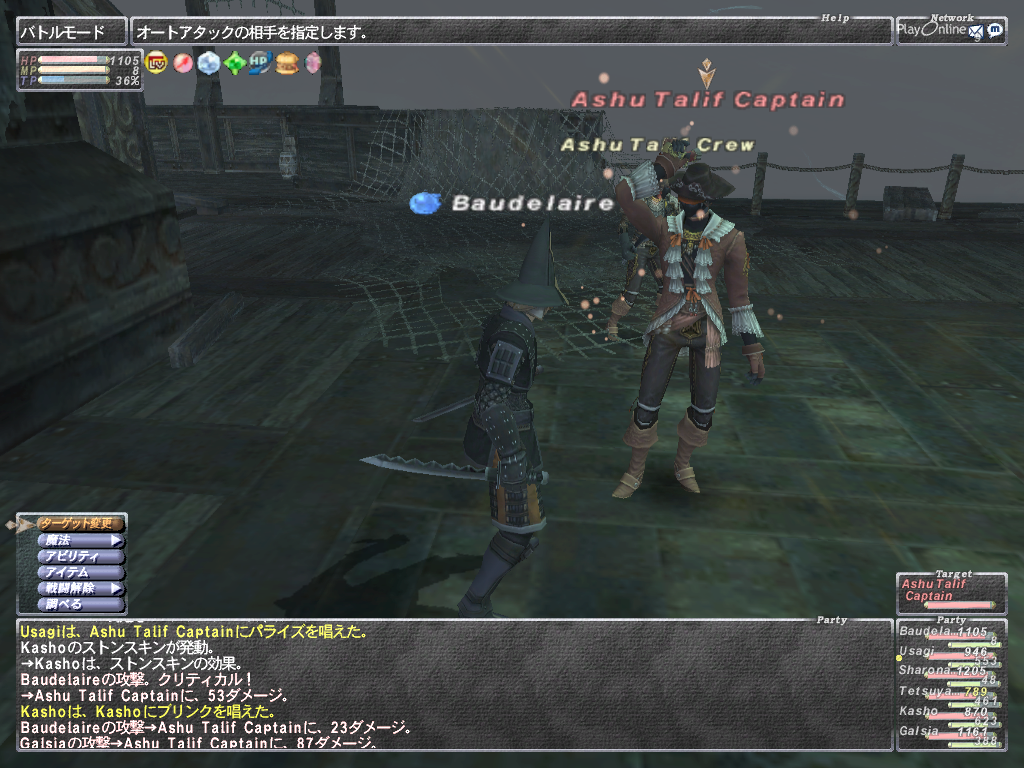The image size is (1024, 768).
Task: Click the hamburger food effect icon
Action: click(x=287, y=63)
